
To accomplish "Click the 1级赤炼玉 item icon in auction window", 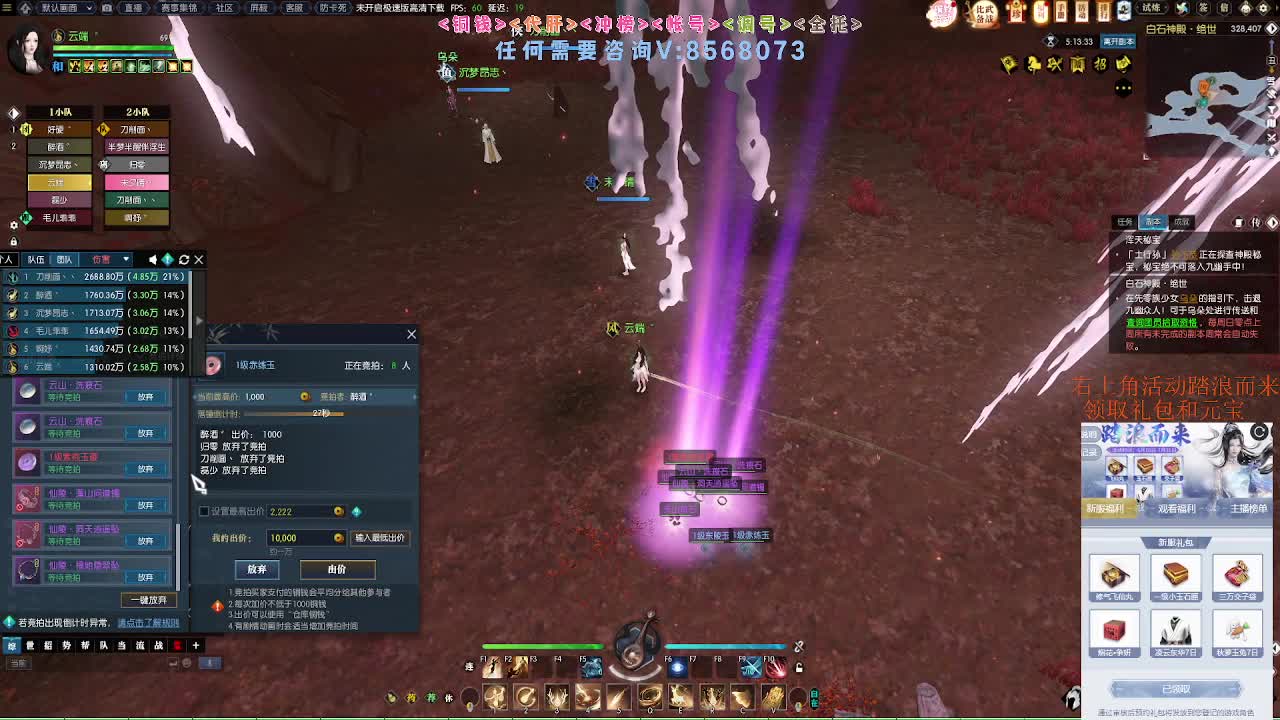I will [213, 366].
